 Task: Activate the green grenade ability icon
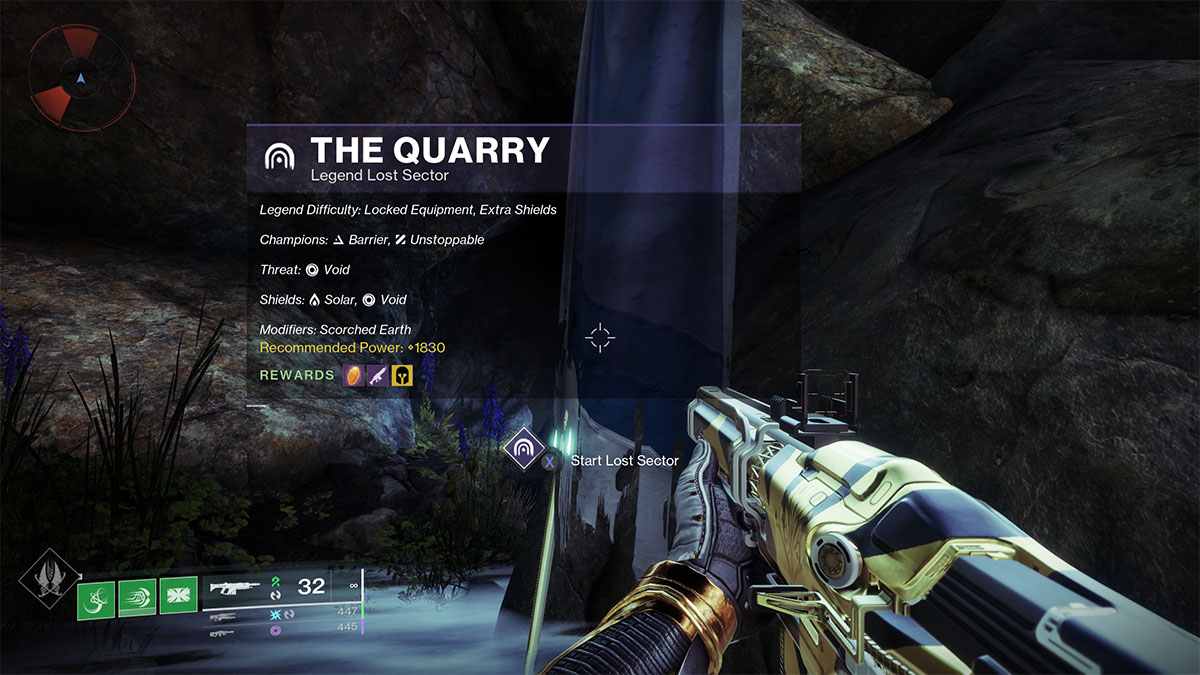(x=97, y=599)
